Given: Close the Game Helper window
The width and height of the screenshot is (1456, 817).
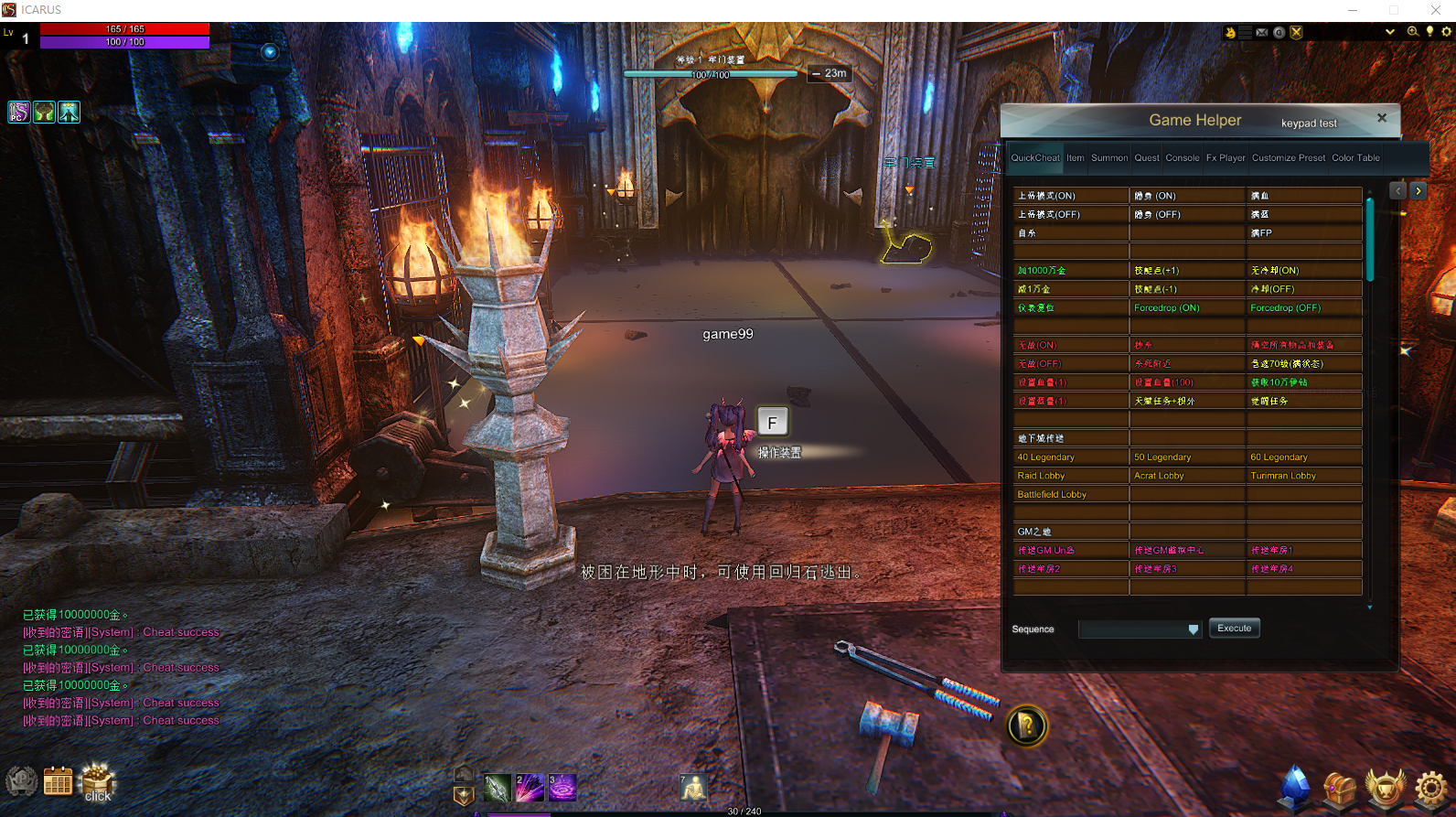Looking at the screenshot, I should click(1382, 118).
